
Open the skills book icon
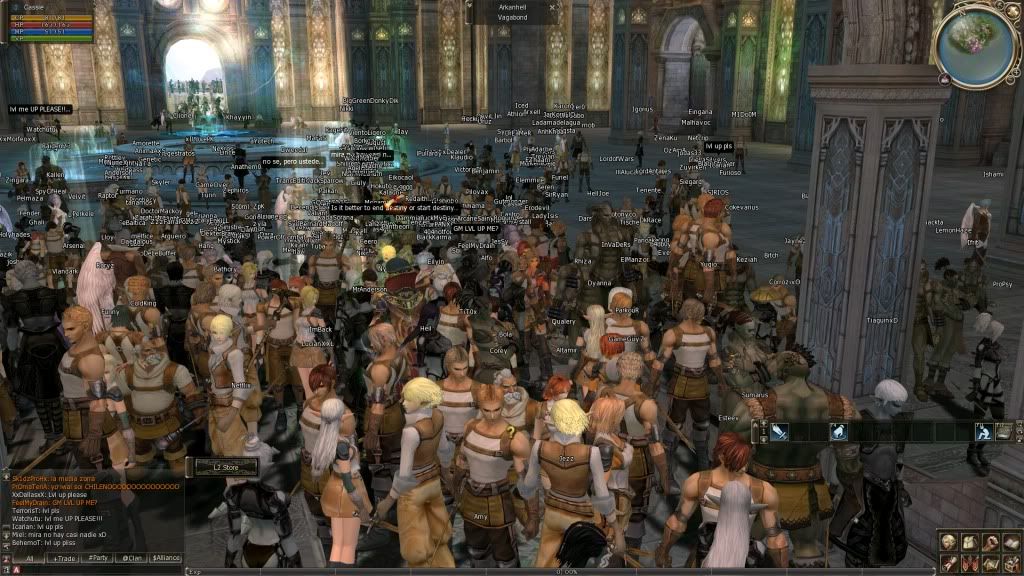point(1011,543)
